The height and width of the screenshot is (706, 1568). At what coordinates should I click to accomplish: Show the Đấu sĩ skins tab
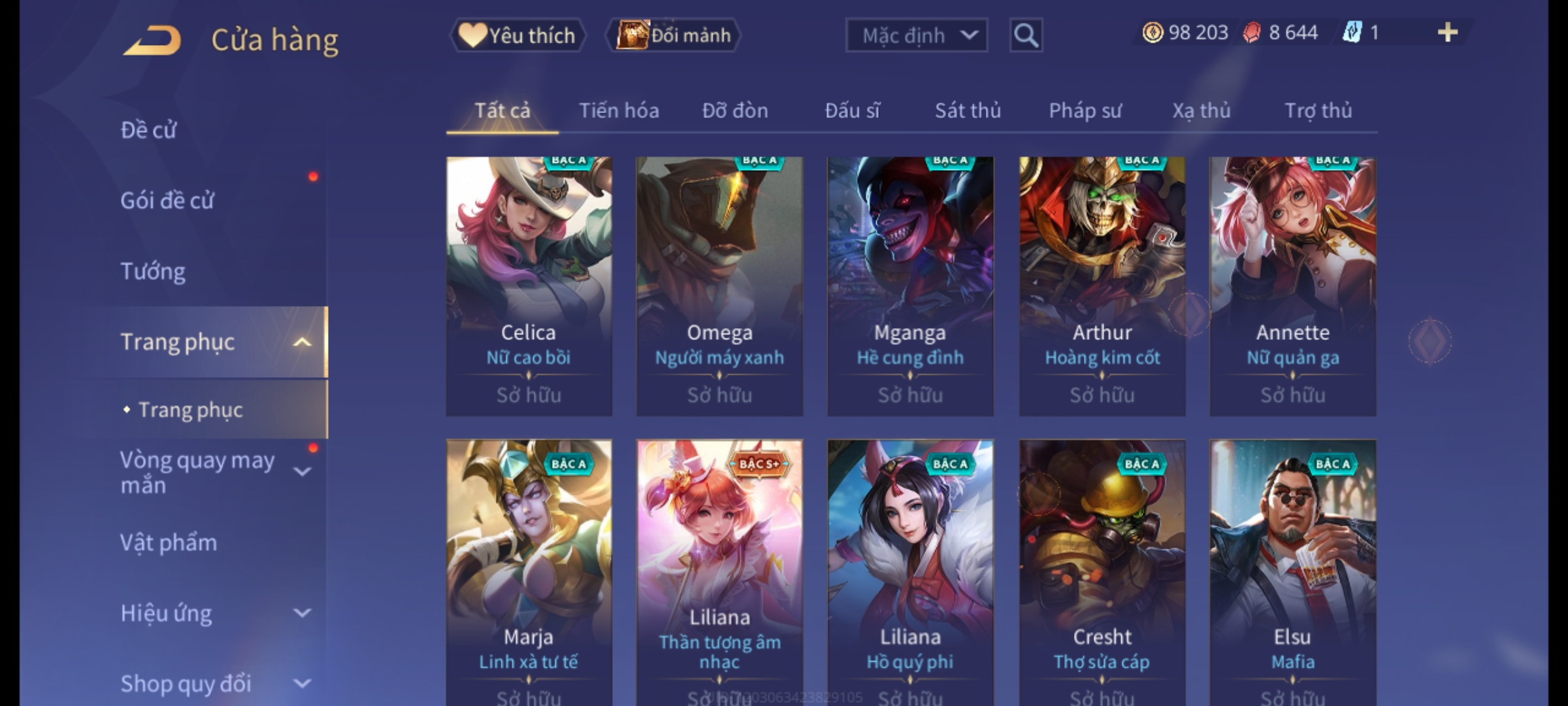852,110
